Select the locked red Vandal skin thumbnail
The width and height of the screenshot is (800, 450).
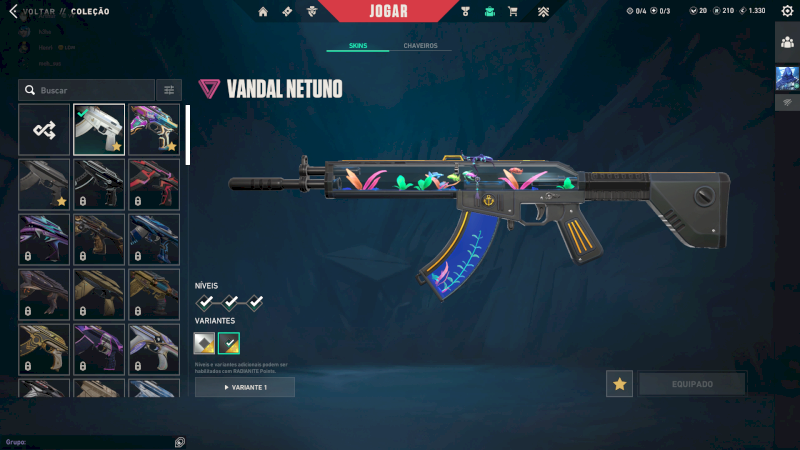tap(154, 184)
